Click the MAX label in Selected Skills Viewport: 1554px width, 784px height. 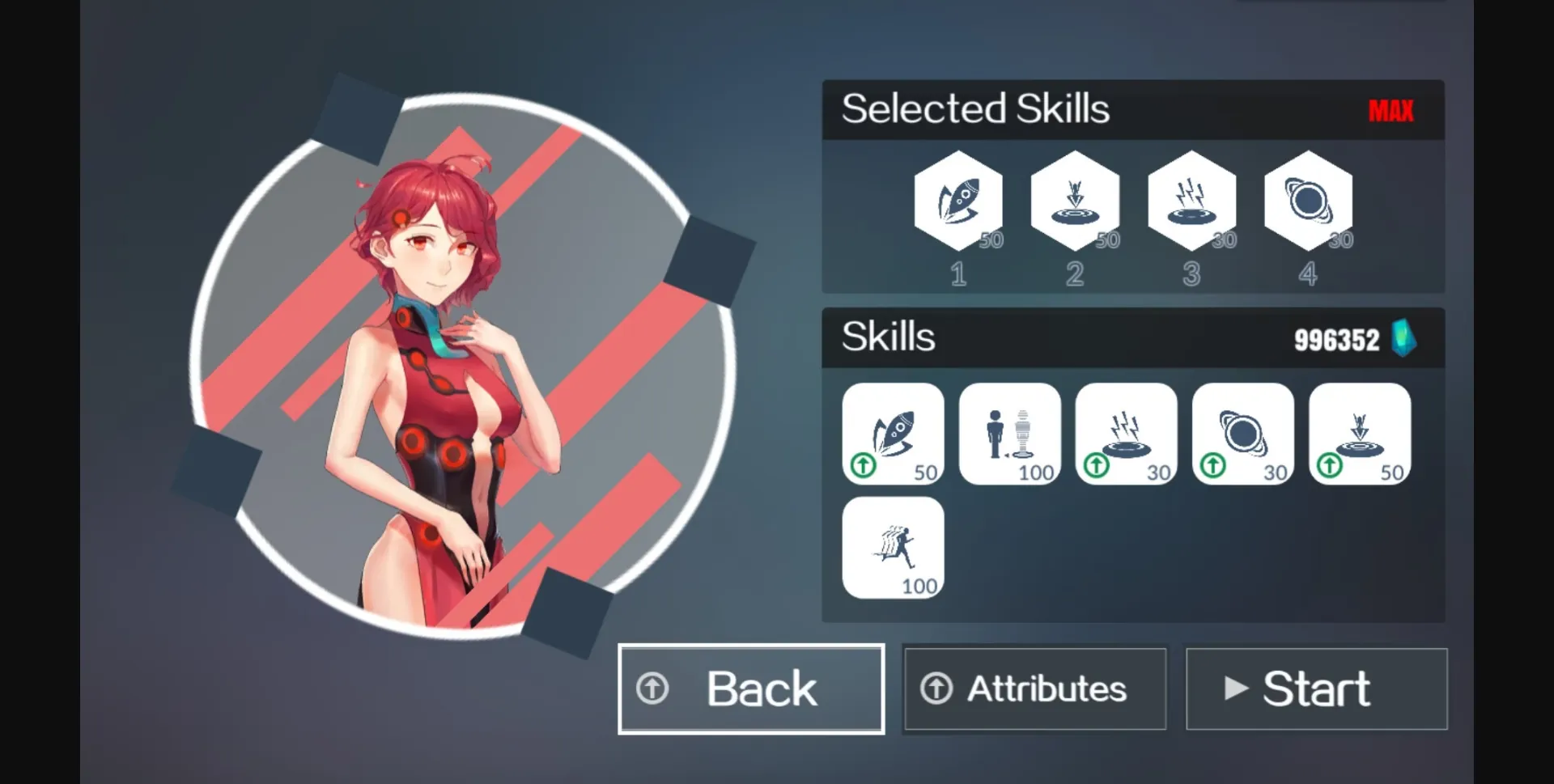1392,111
